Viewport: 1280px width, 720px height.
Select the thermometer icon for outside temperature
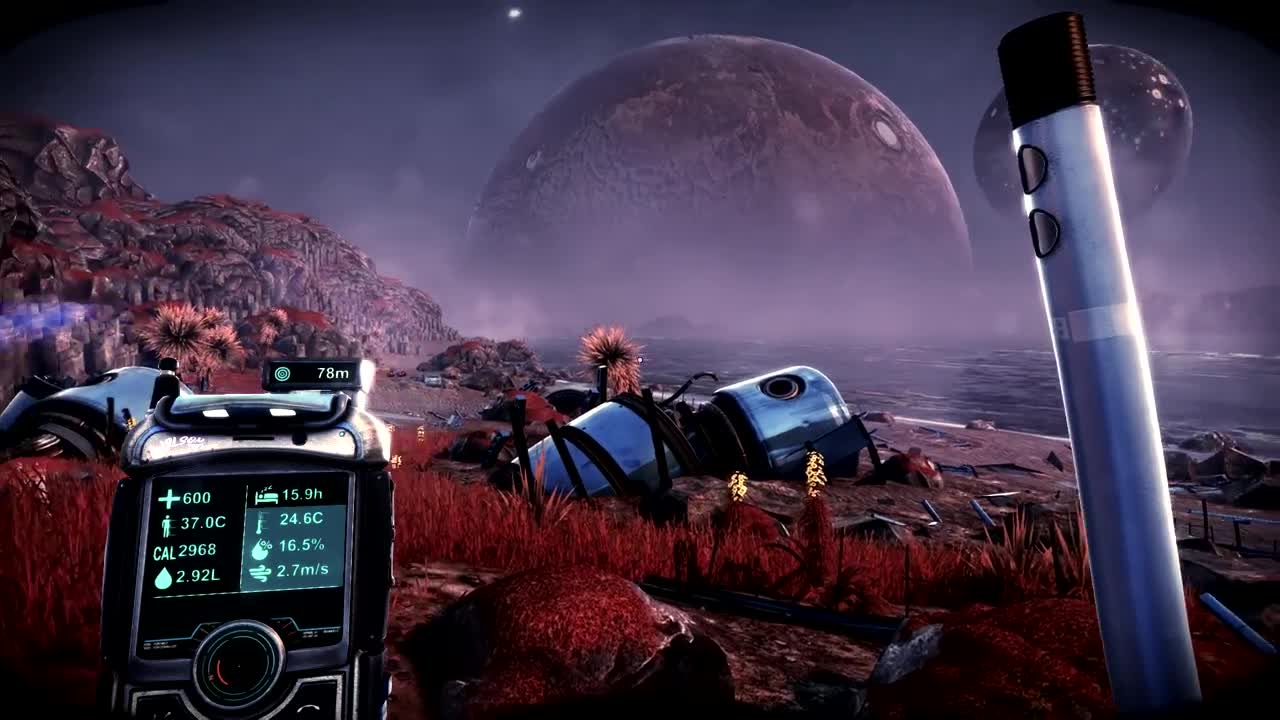262,522
